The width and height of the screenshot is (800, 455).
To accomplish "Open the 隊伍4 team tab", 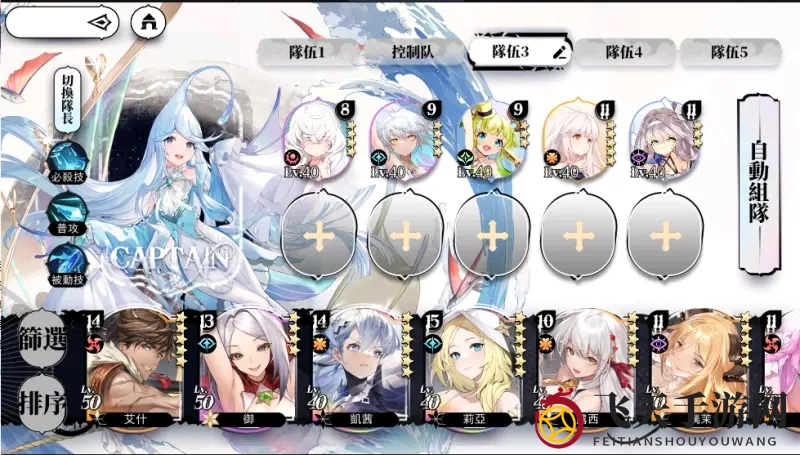I will click(x=623, y=52).
